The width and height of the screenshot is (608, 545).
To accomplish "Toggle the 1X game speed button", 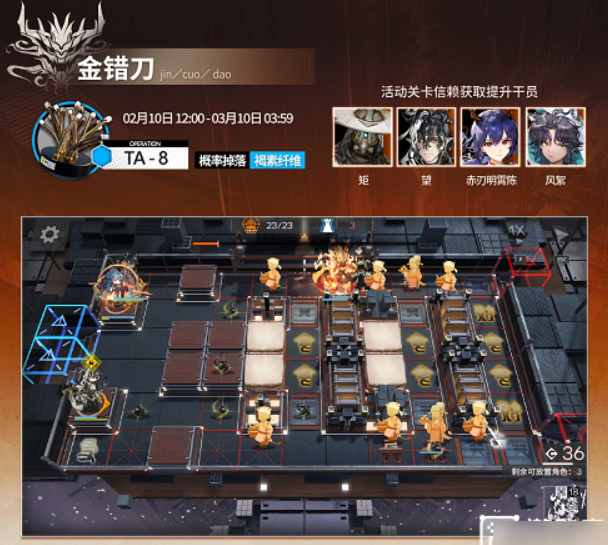I will (517, 231).
